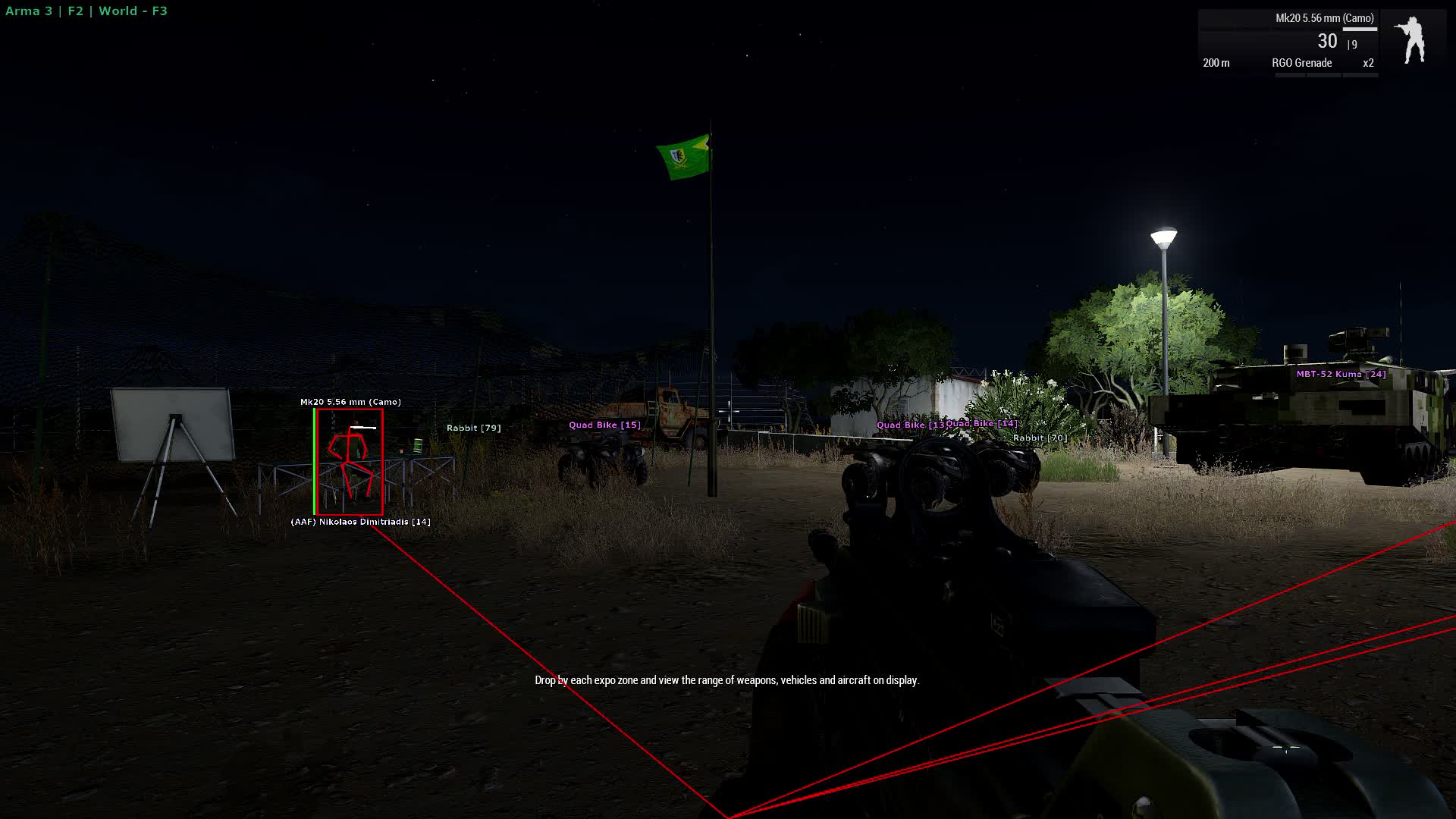This screenshot has width=1456, height=819.
Task: Select the grenade count x2 indicator
Action: (x=1368, y=63)
